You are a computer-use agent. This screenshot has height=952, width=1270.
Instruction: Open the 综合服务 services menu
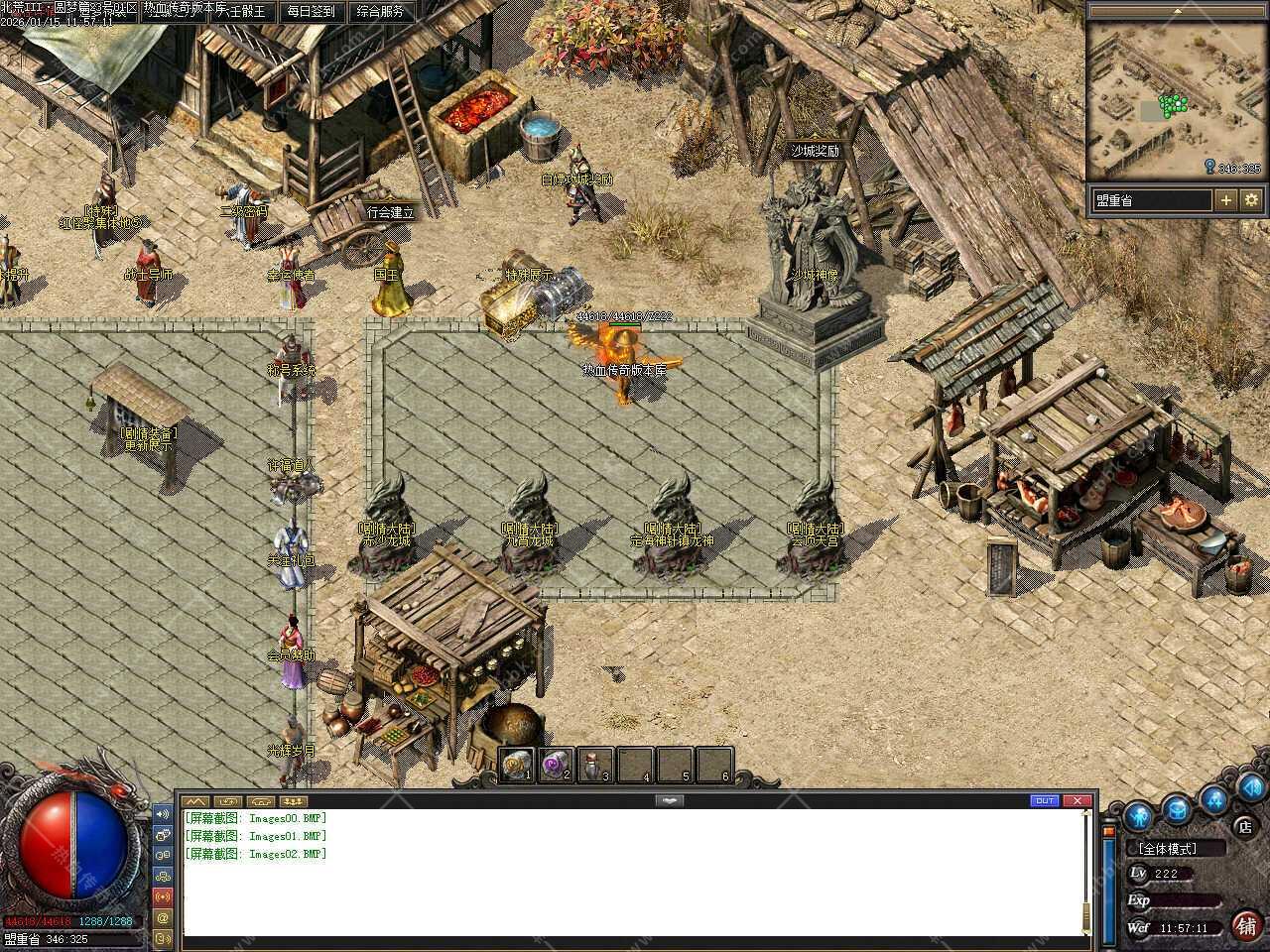coord(380,12)
